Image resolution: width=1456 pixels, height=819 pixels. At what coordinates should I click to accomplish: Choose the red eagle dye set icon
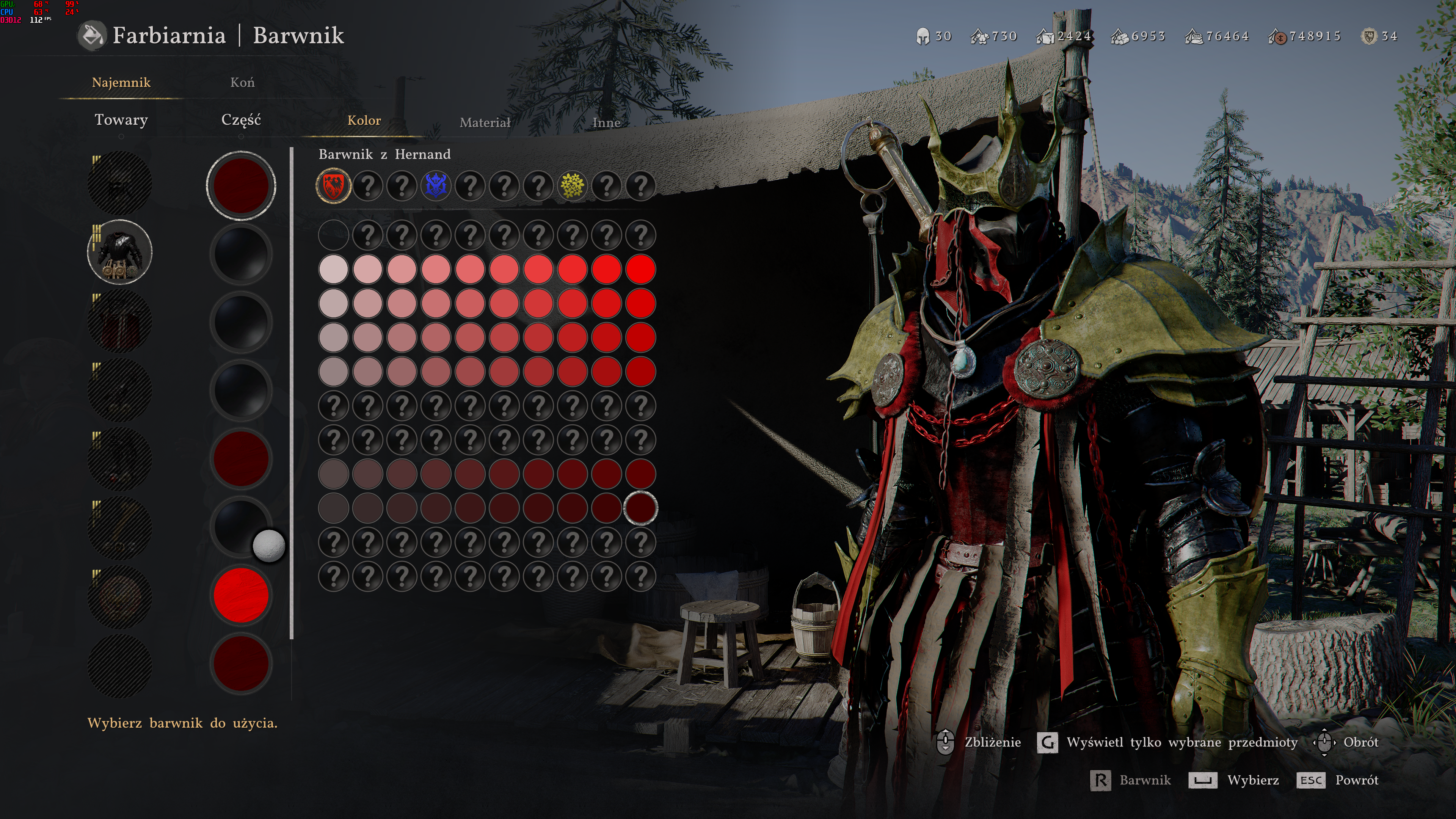pos(334,186)
